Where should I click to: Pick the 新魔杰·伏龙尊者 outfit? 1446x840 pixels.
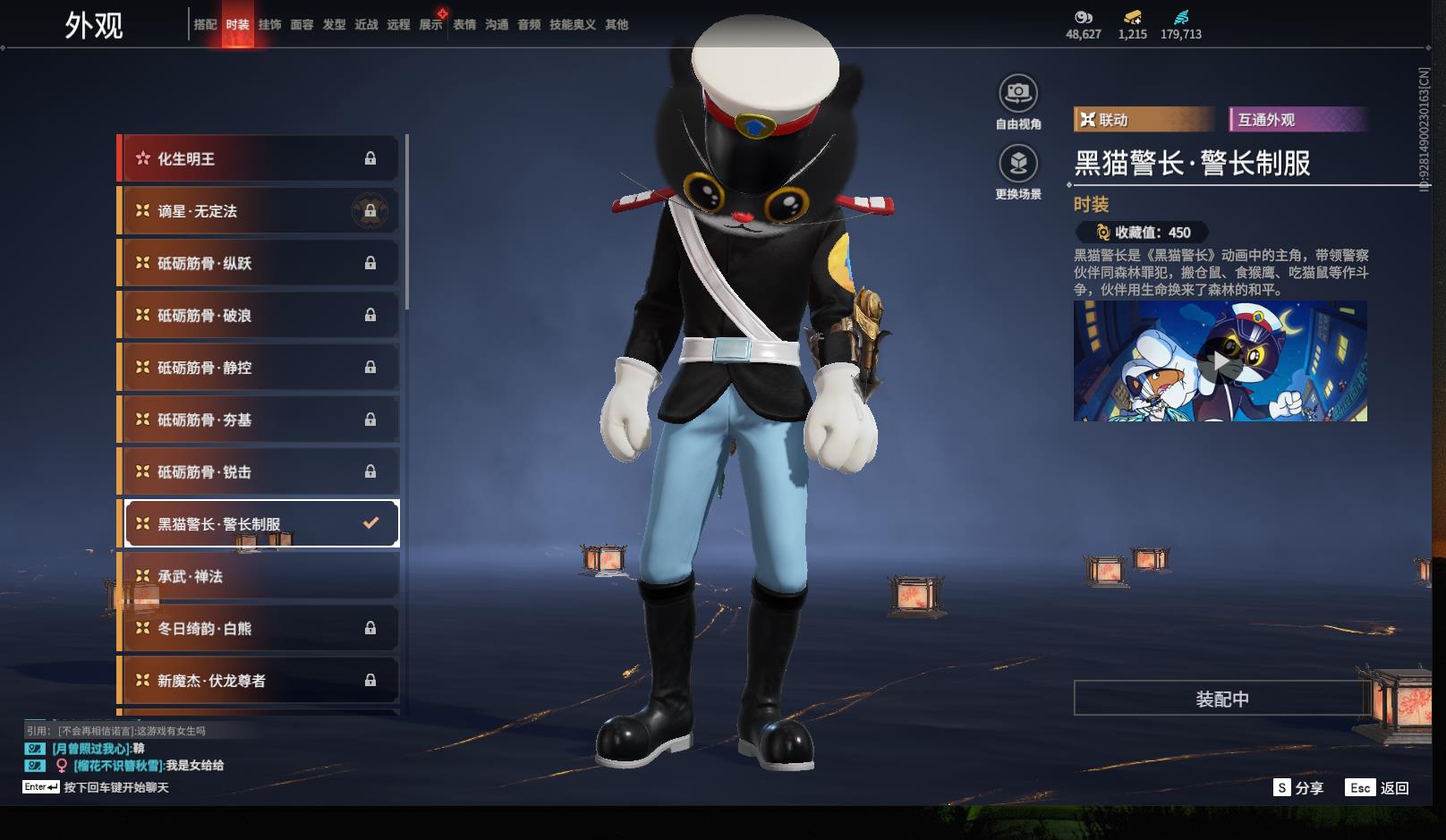coord(258,681)
